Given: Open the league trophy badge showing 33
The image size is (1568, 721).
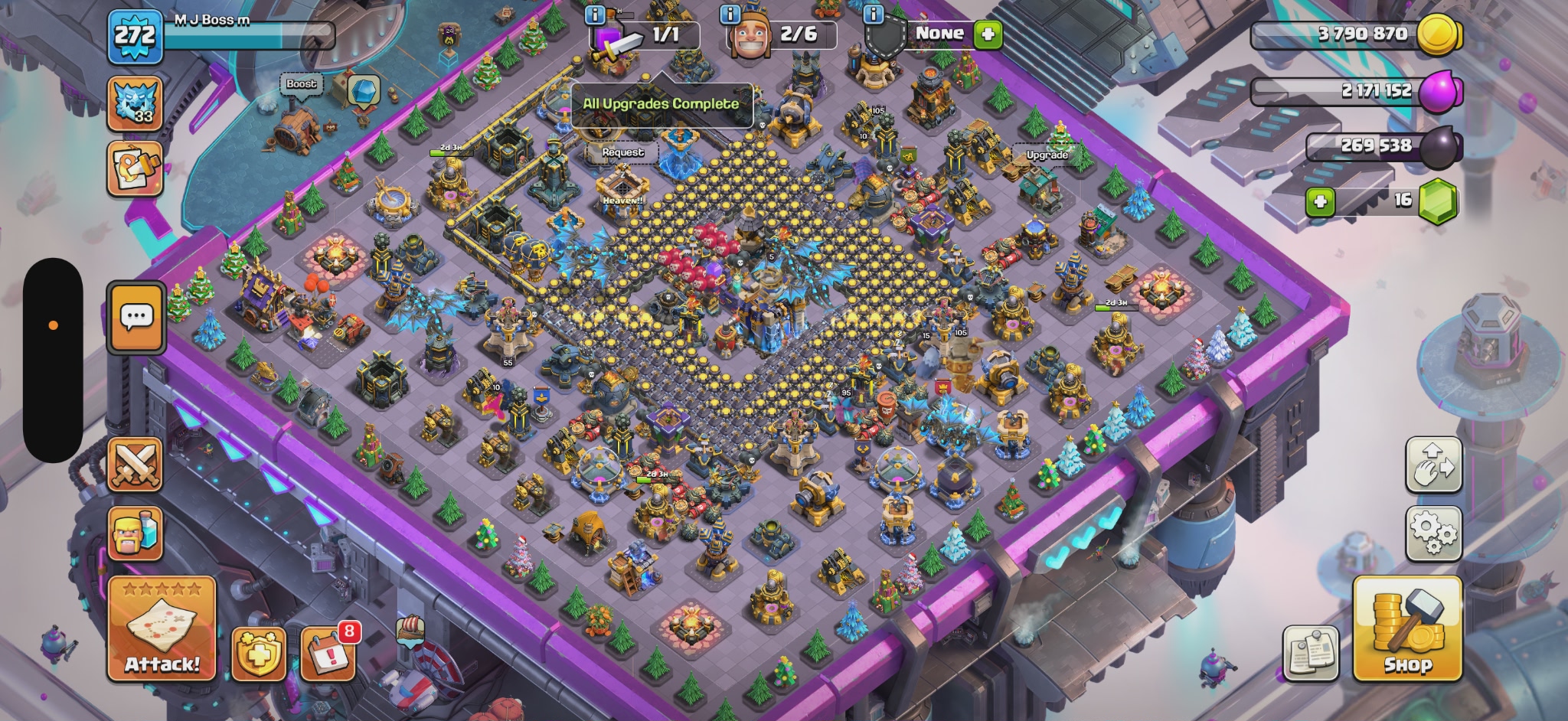Looking at the screenshot, I should (135, 103).
